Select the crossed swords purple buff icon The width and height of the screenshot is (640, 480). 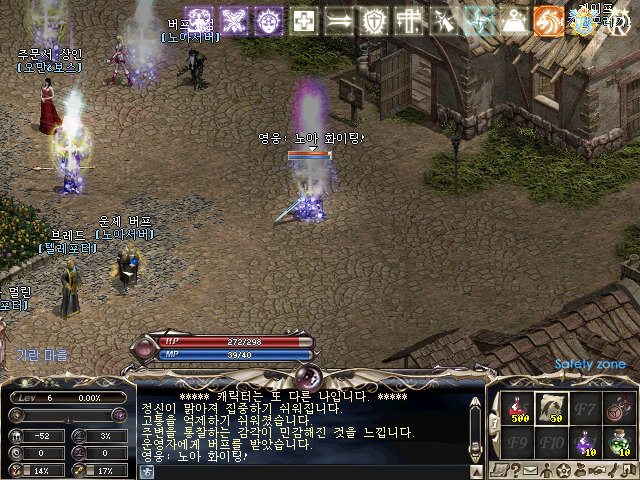[234, 21]
